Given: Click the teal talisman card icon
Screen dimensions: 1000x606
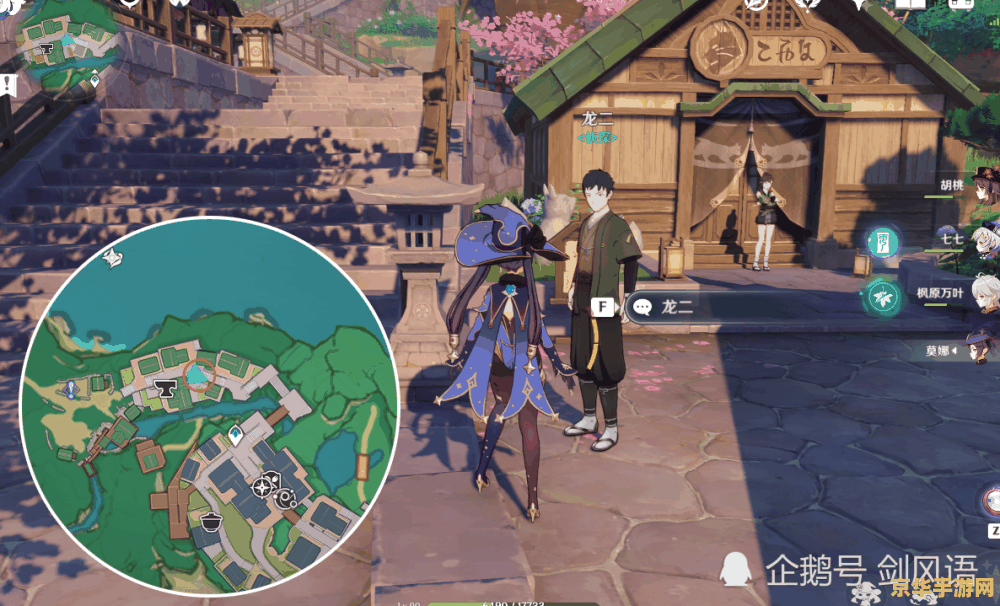Looking at the screenshot, I should (884, 241).
